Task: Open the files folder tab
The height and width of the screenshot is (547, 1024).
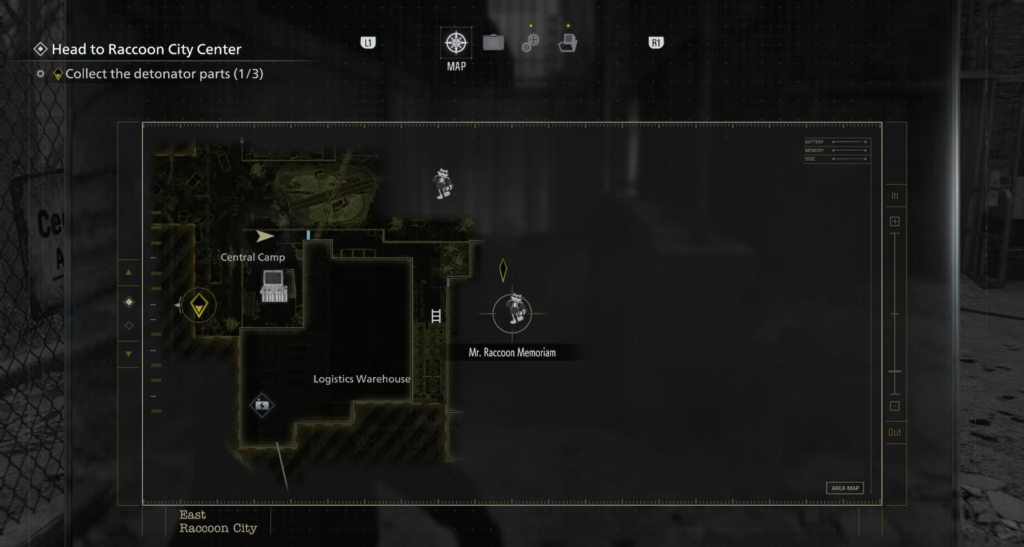Action: (567, 43)
